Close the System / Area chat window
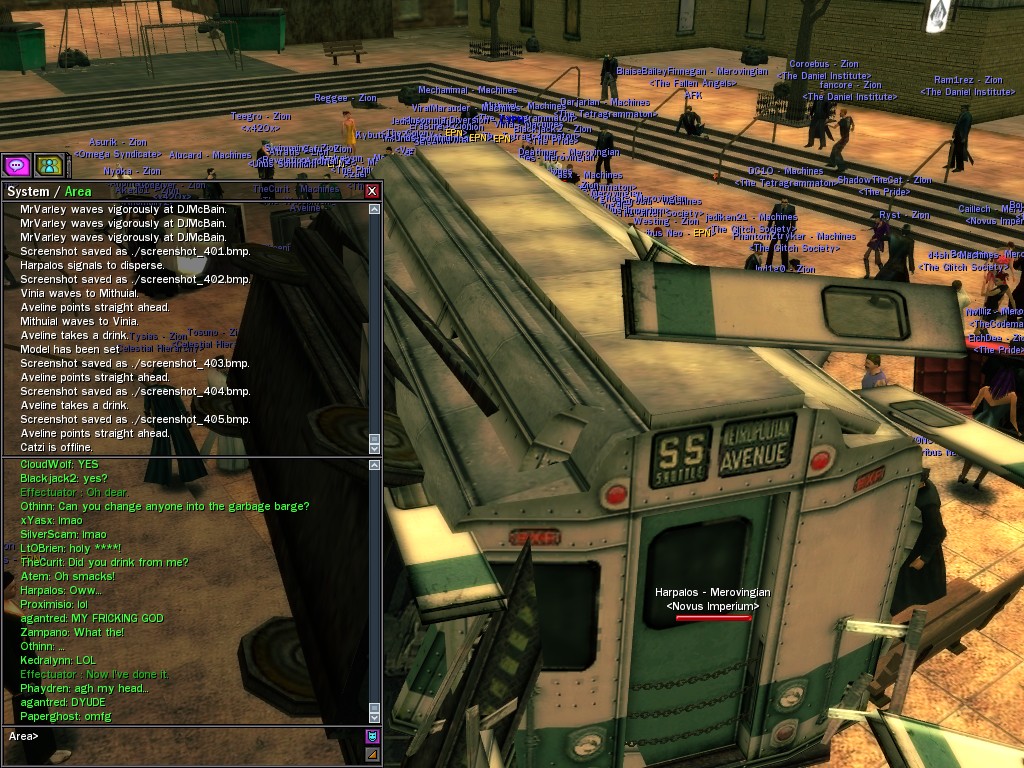The image size is (1024, 768). coord(372,191)
